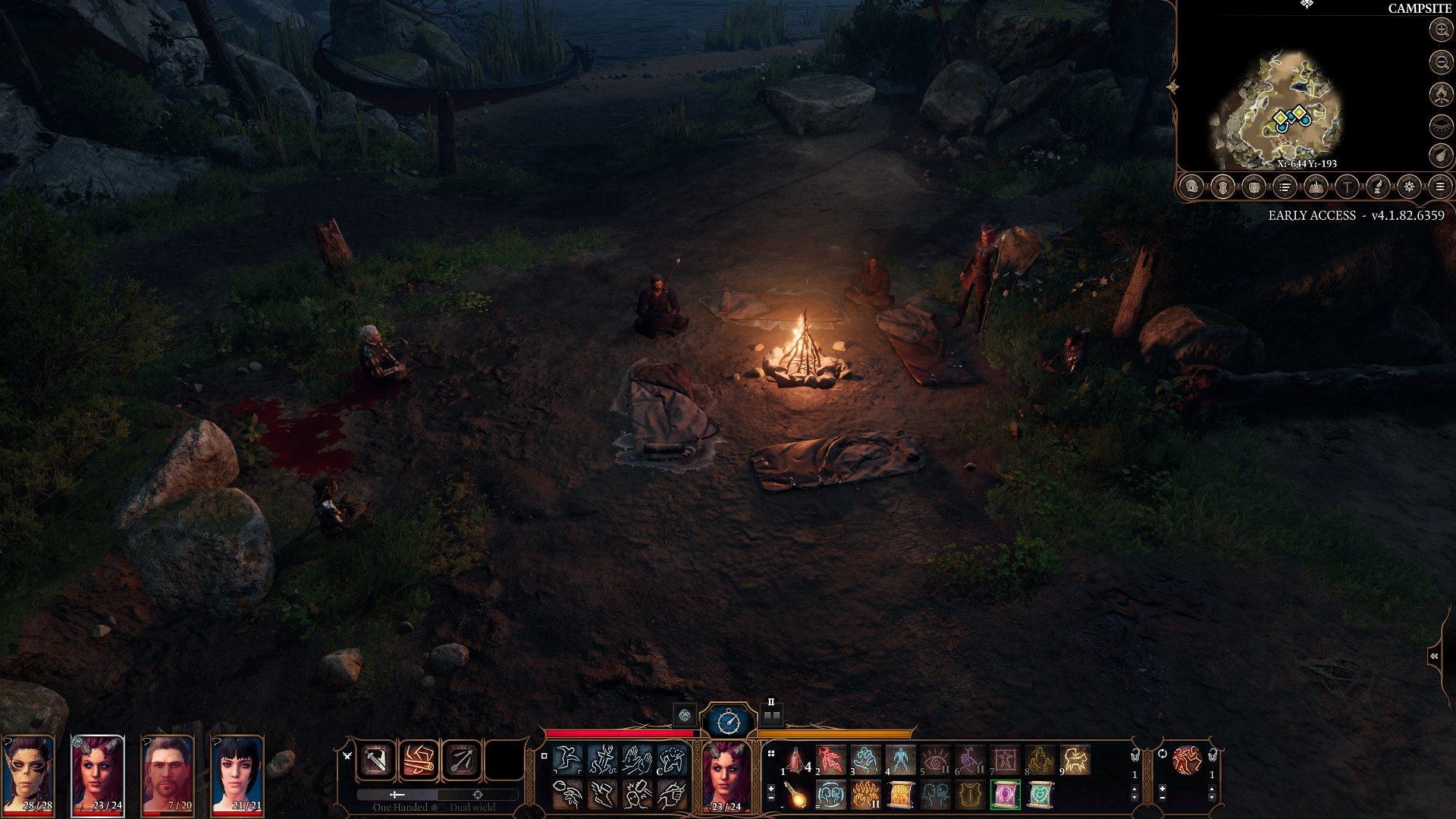Toggle the closed-eye stealth button
Screen dimensions: 1456x819
[1441, 125]
